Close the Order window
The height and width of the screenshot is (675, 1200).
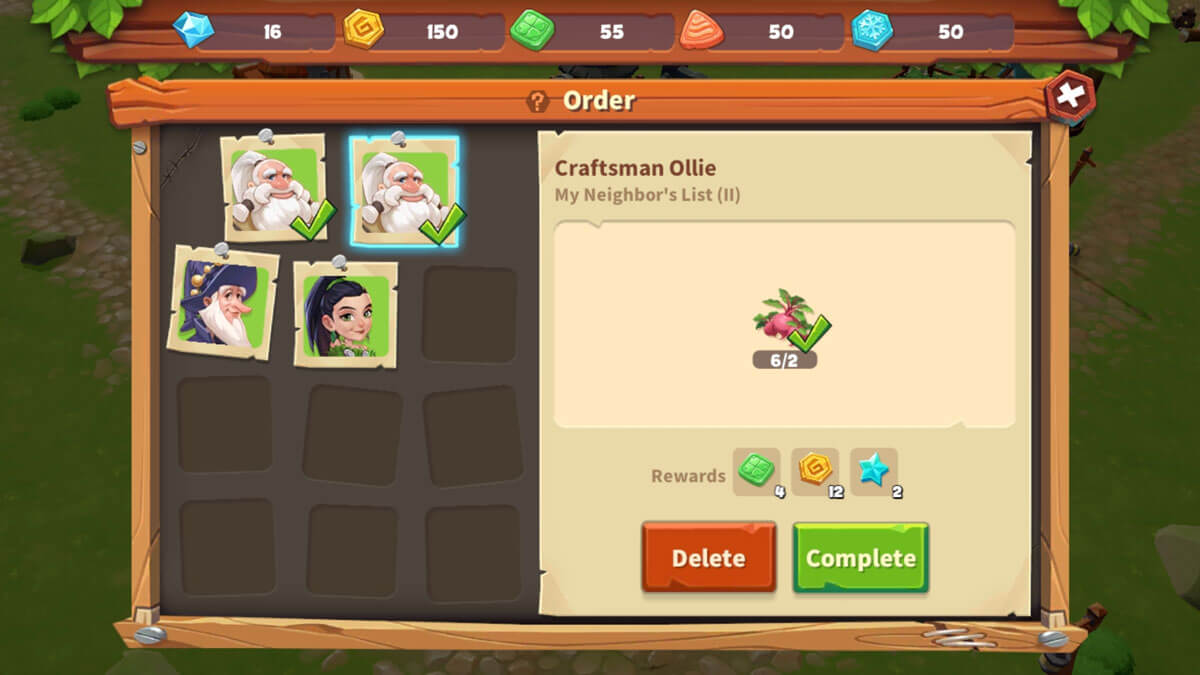click(x=1069, y=98)
